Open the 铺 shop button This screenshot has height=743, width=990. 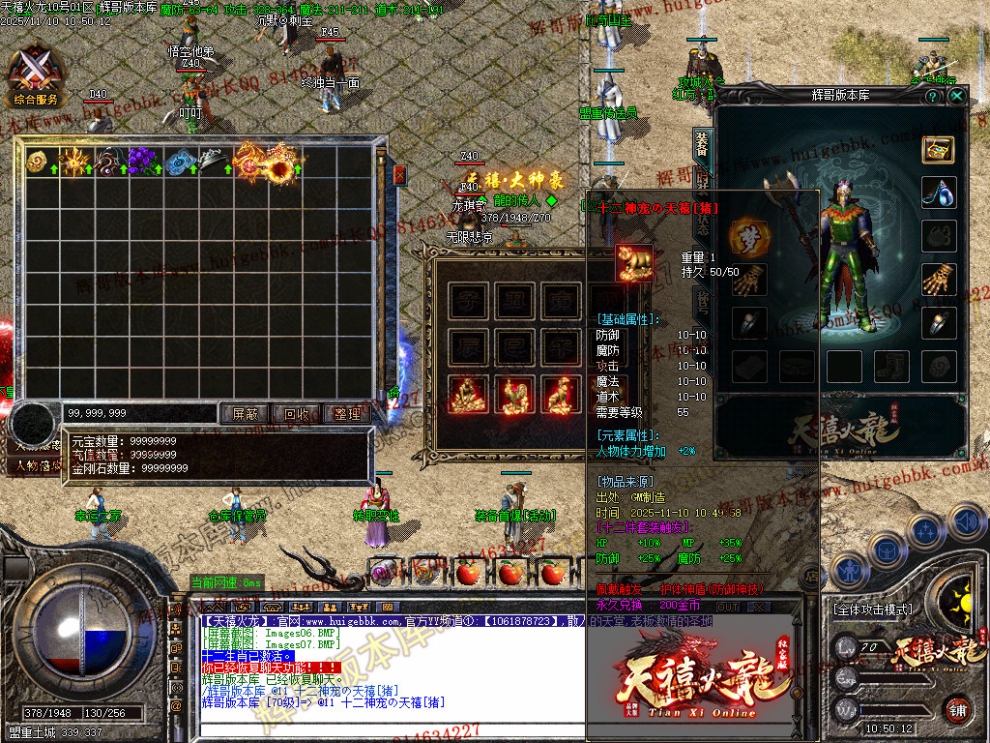coord(958,709)
